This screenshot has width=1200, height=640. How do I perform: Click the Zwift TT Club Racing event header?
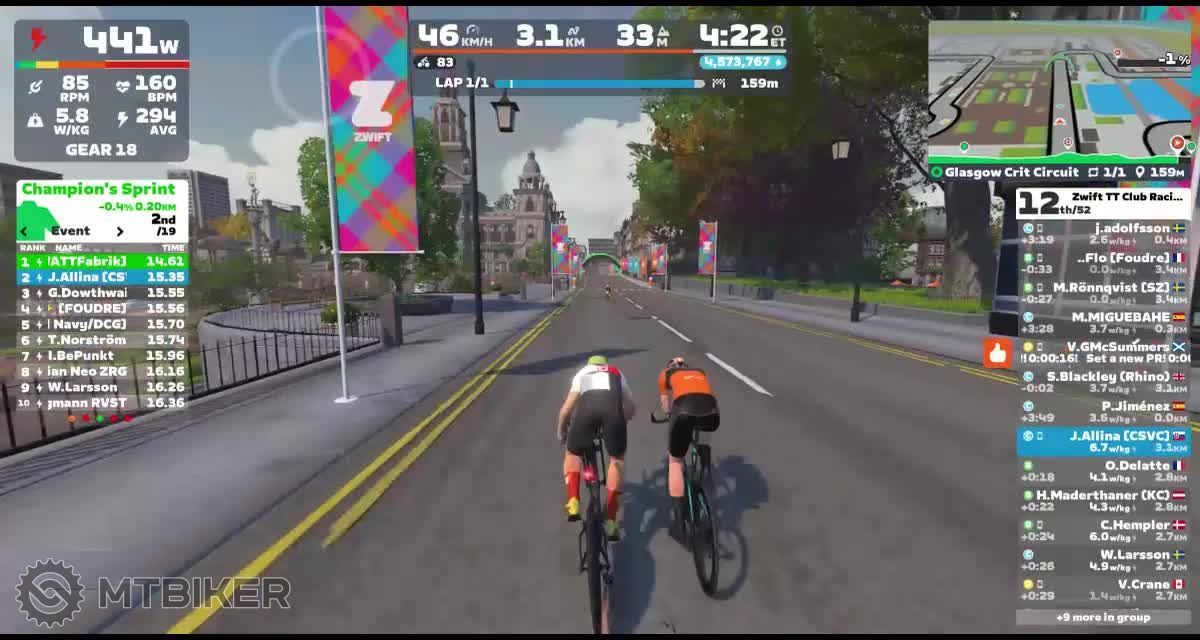click(1103, 203)
